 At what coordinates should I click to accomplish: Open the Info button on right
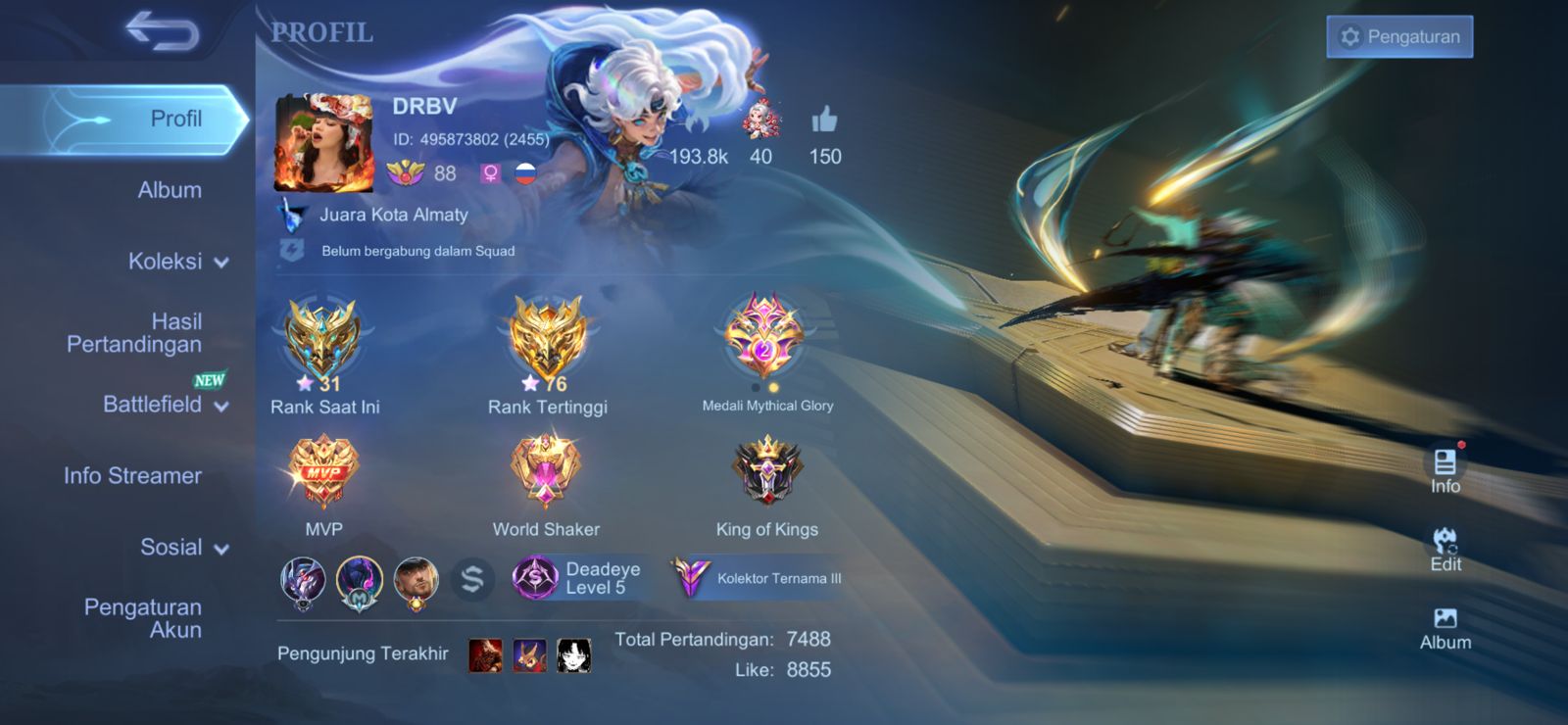click(1445, 469)
